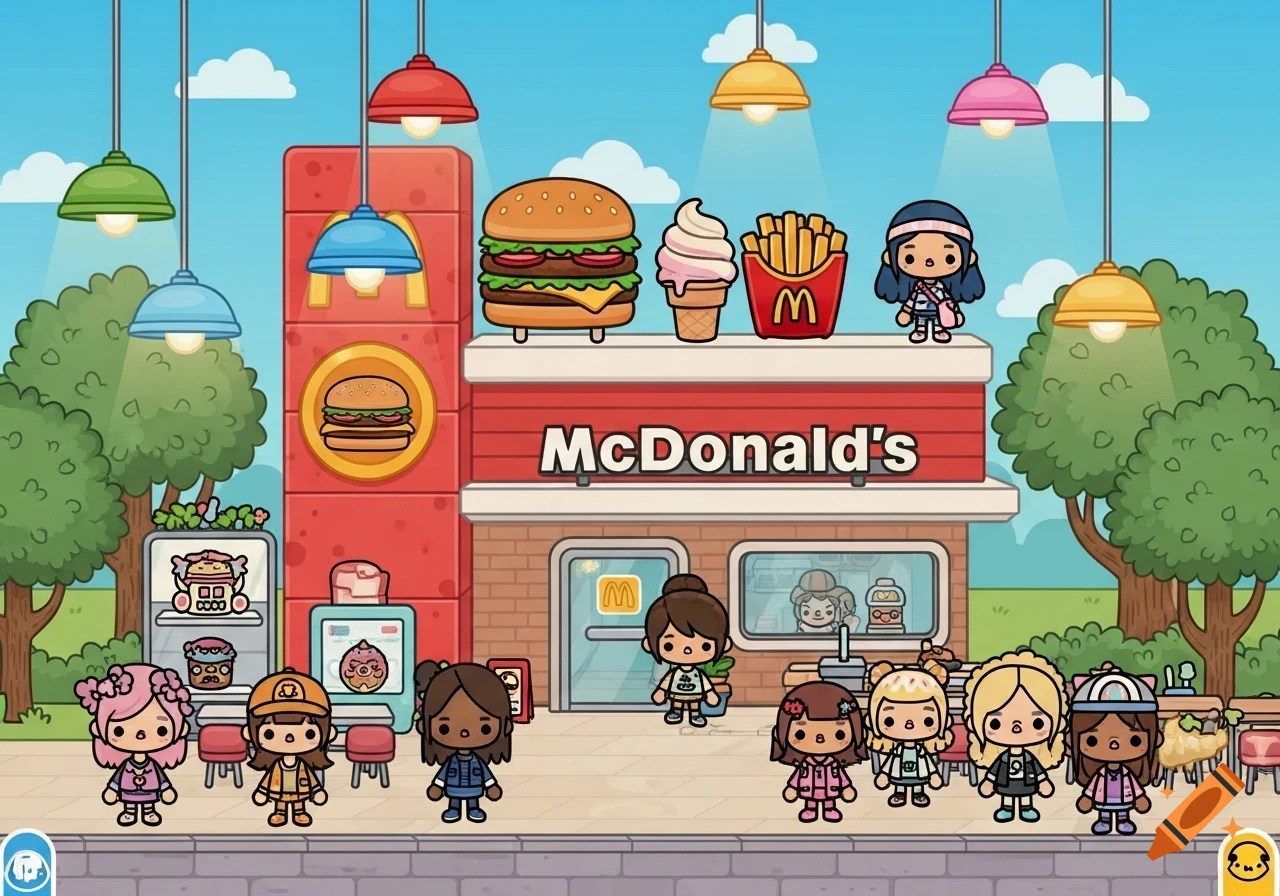Click the small golden arches above the entrance door
Screen dimensions: 1280x896
click(621, 596)
